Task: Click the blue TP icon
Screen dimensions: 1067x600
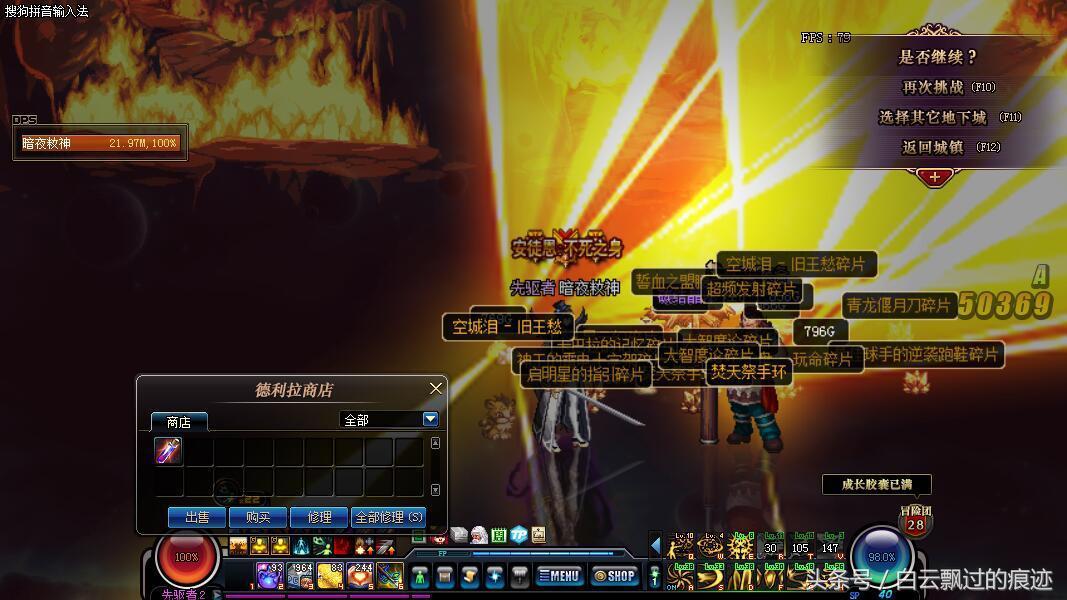Action: [x=518, y=535]
